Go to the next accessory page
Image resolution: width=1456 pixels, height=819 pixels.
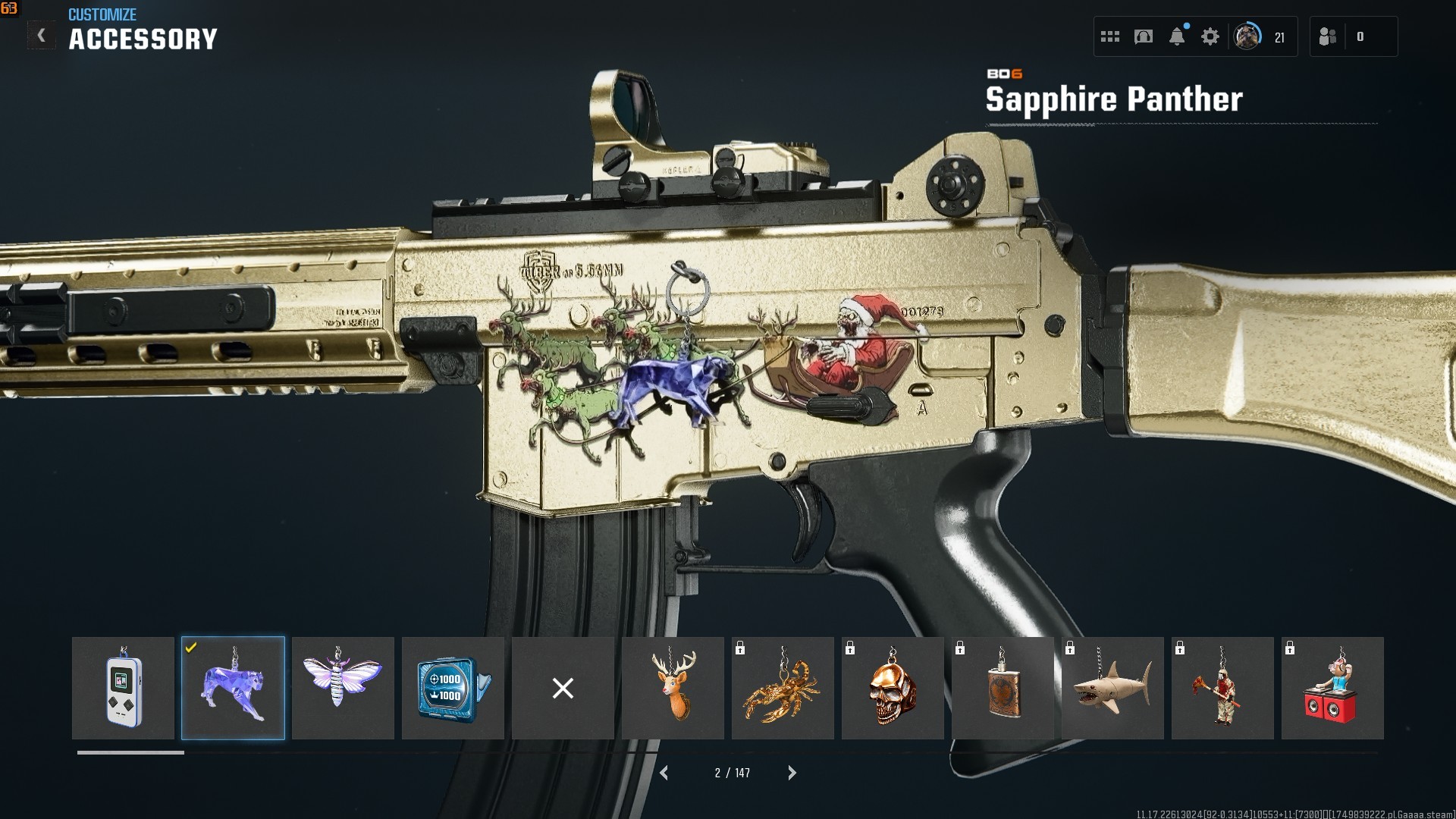coord(792,773)
